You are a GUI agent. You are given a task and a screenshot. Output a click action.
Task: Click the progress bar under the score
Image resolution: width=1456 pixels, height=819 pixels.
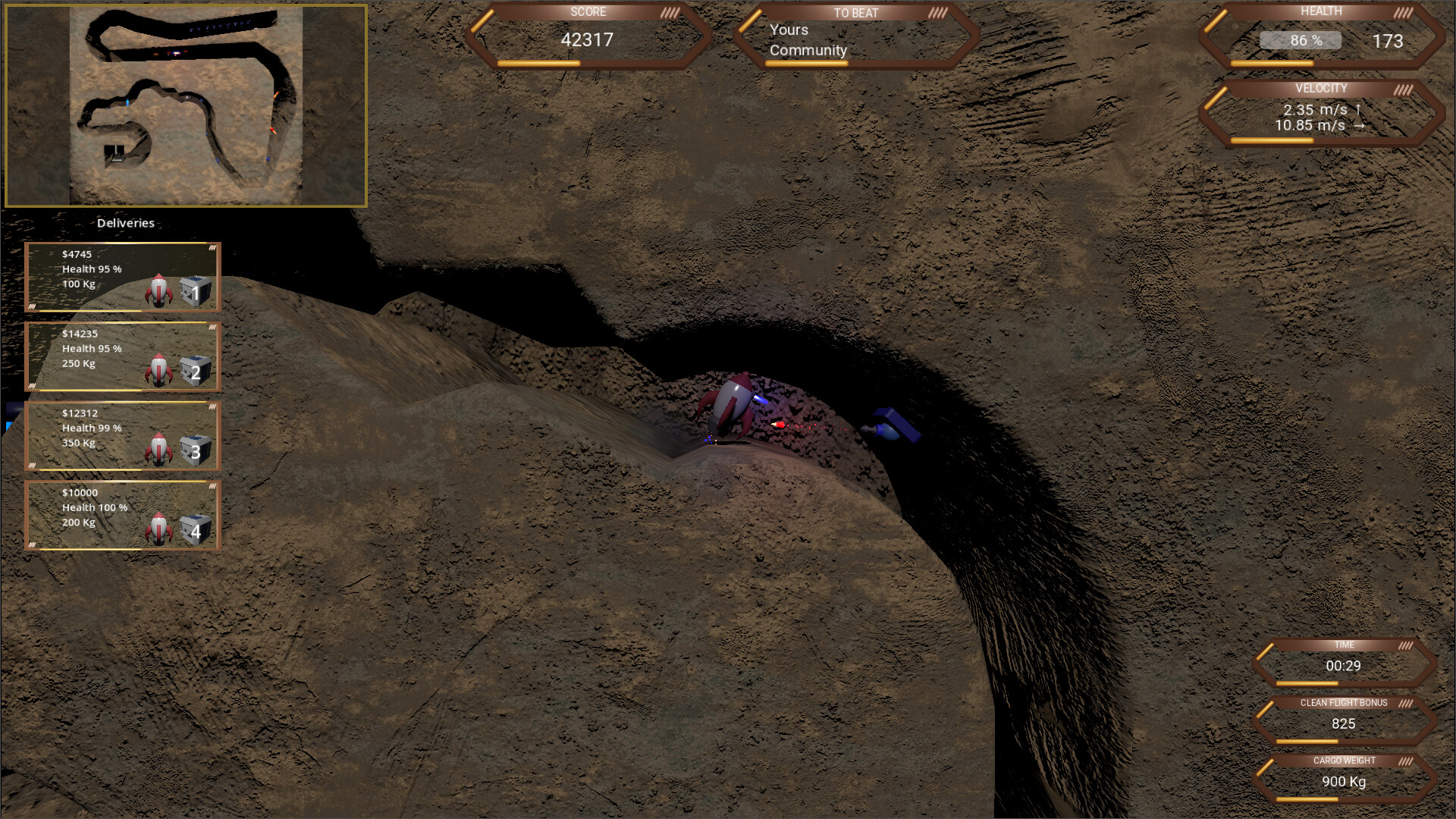tap(538, 64)
